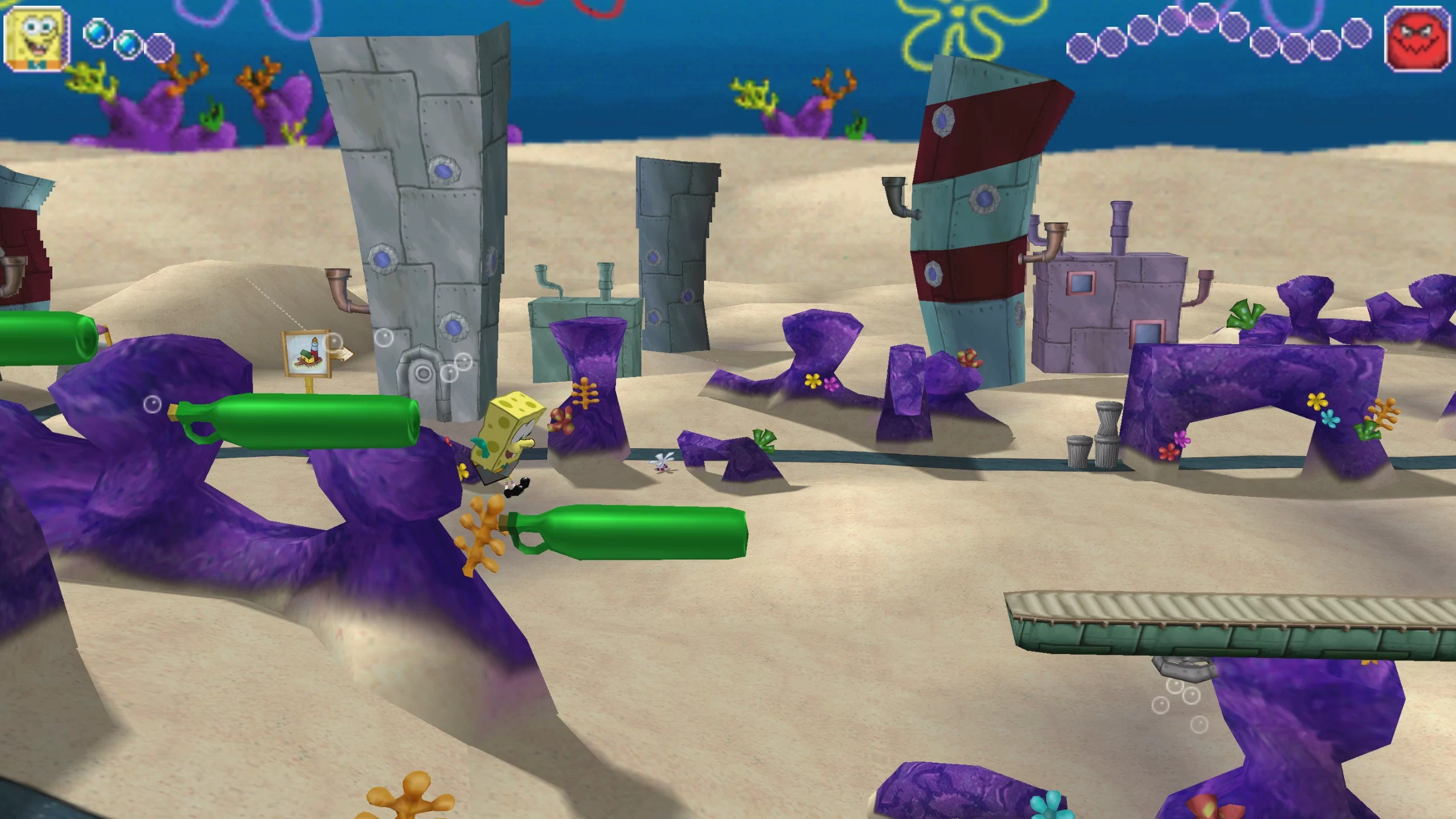Viewport: 1456px width, 819px height.
Task: Click the SpongeBob character portrait
Action: coord(37,39)
